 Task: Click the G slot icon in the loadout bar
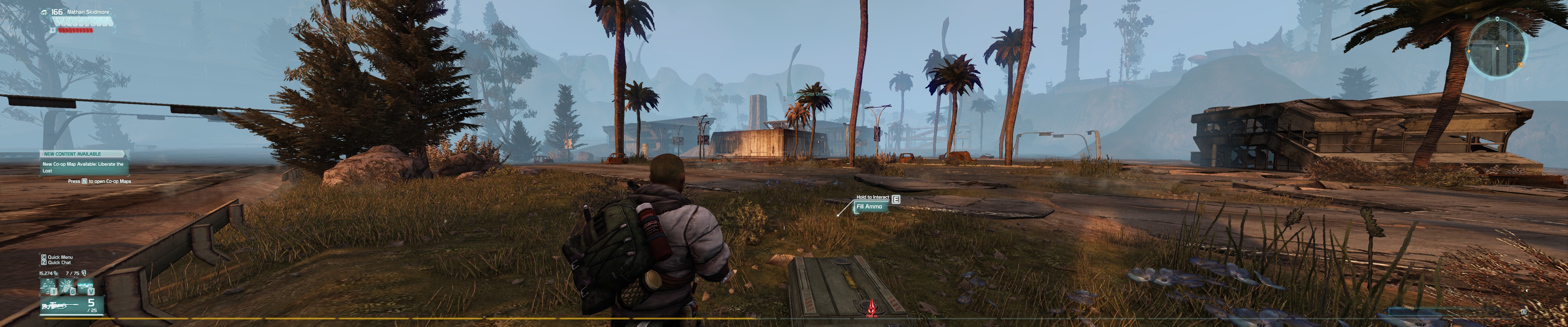pos(72,292)
